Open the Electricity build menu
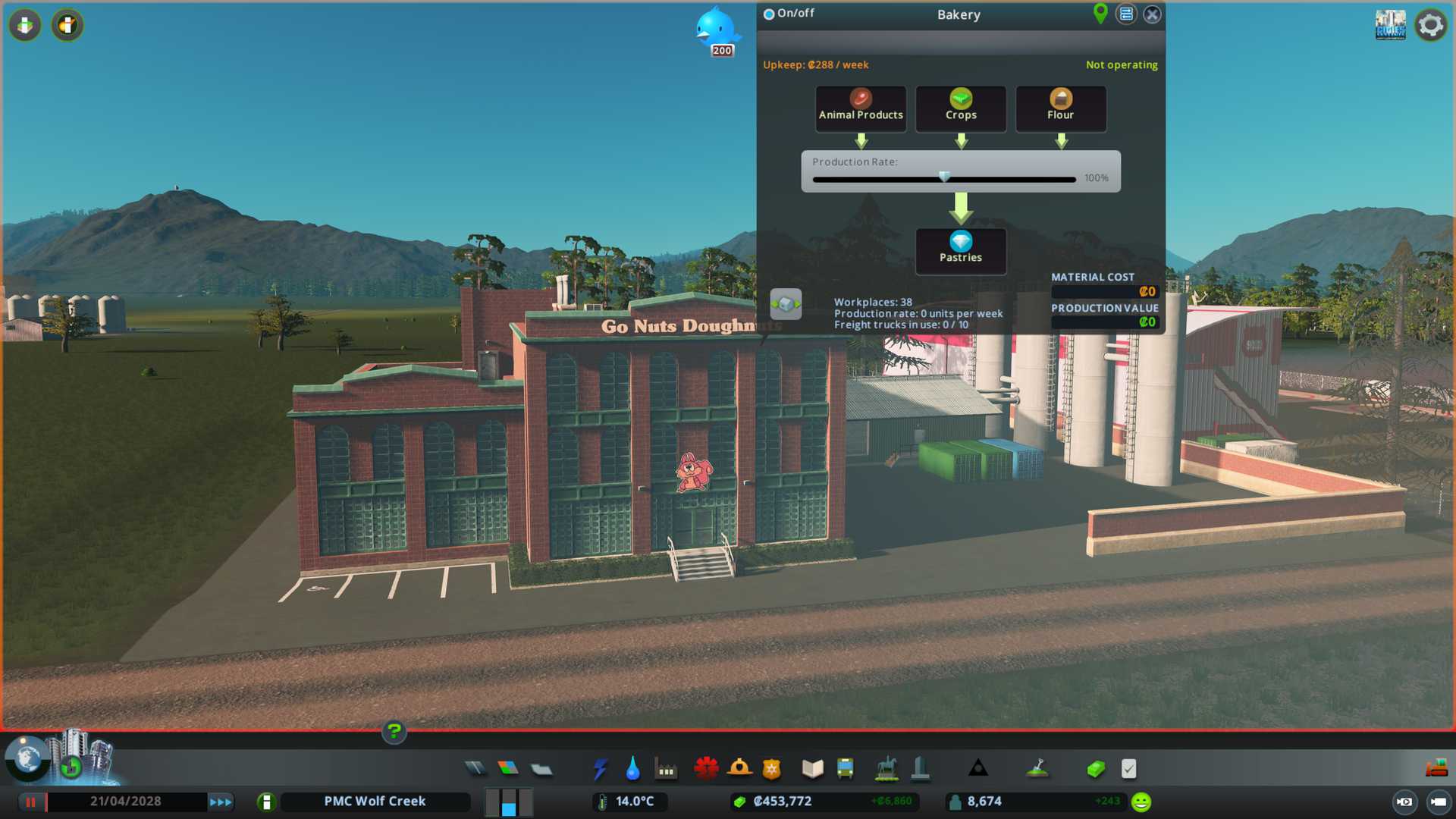Screen dimensions: 1456x819 [600, 769]
